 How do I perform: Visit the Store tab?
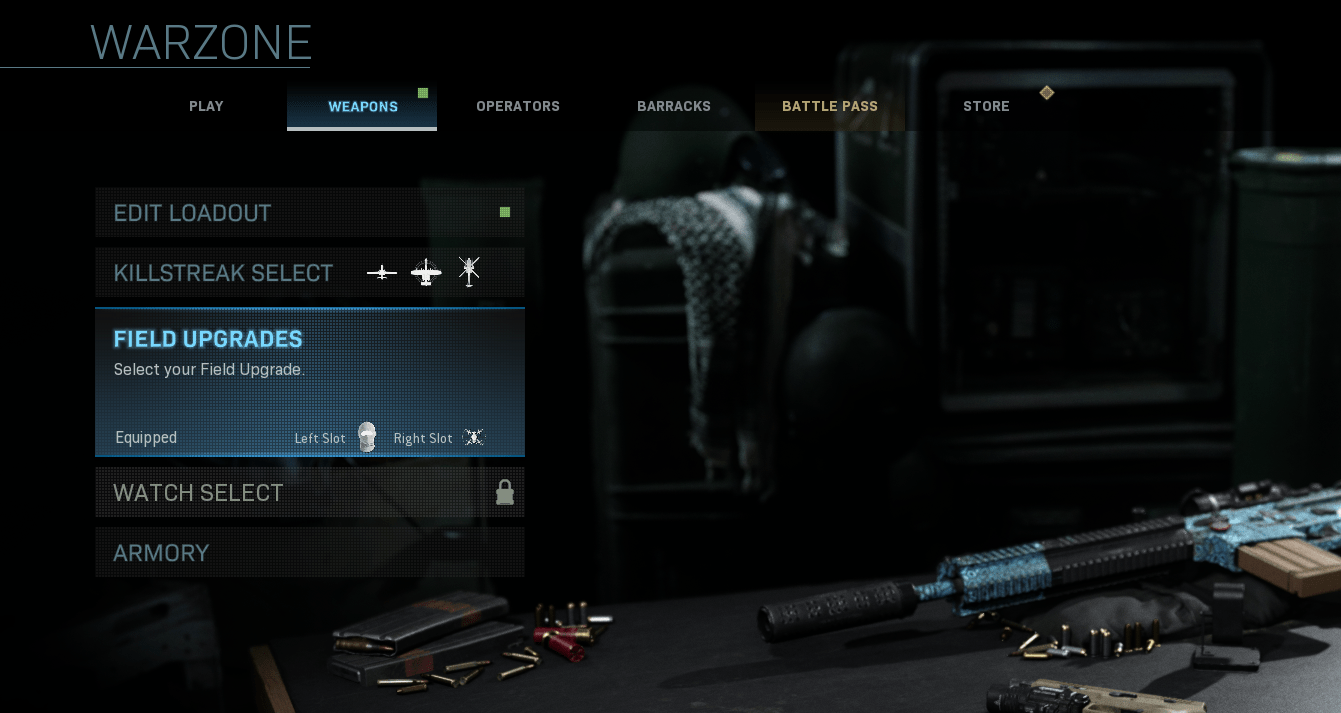pos(986,107)
